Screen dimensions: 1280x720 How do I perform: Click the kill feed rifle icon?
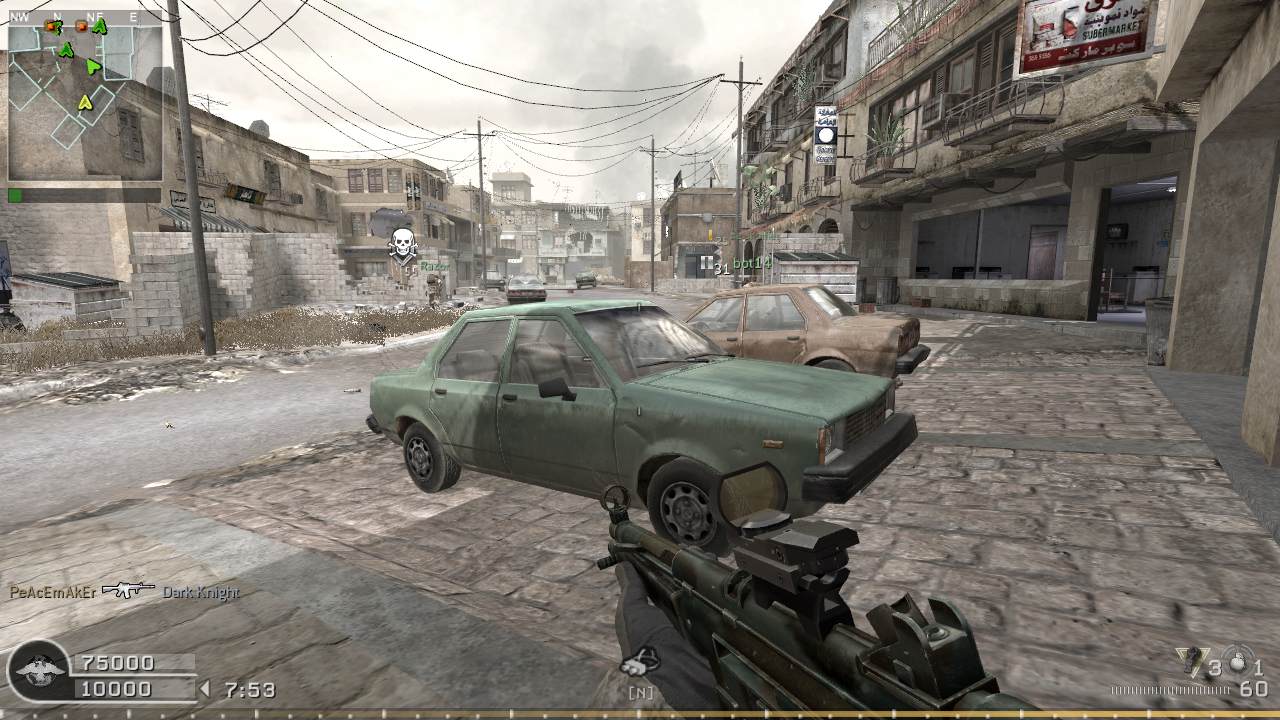pos(128,590)
